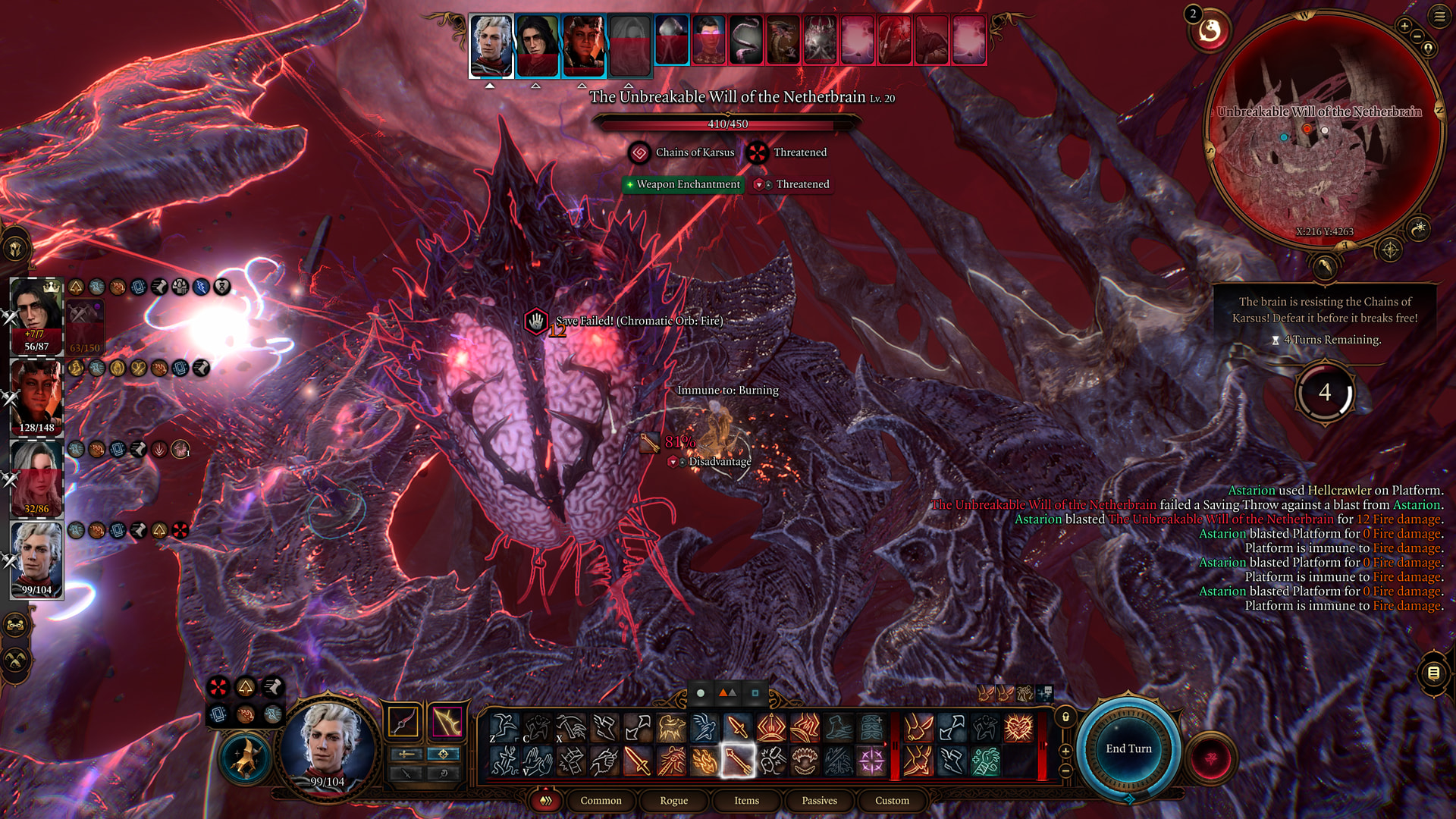Screen dimensions: 1456x819
Task: Open the Rogue hotbar tab
Action: pos(673,801)
